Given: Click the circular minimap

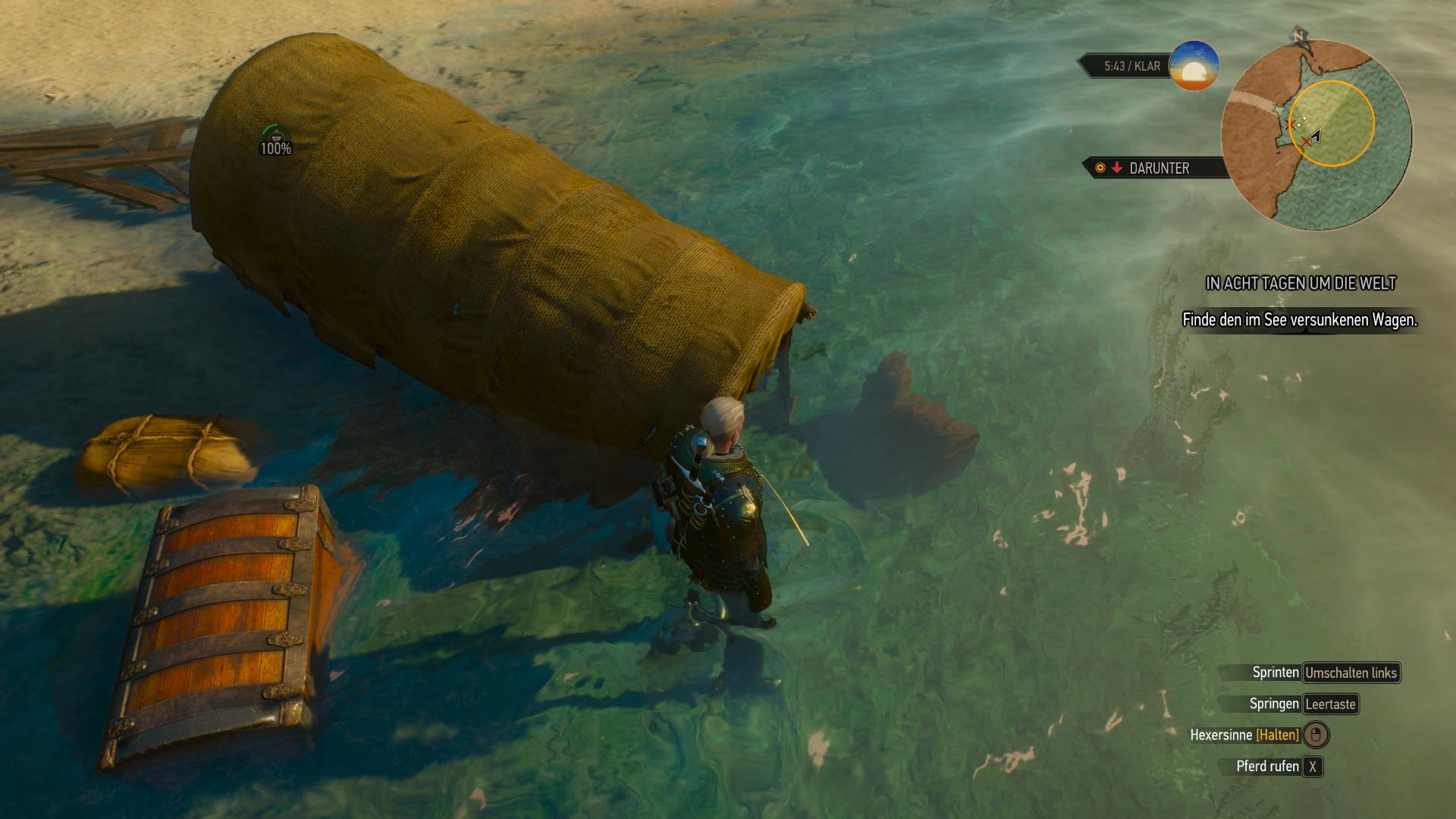Looking at the screenshot, I should (x=1316, y=135).
